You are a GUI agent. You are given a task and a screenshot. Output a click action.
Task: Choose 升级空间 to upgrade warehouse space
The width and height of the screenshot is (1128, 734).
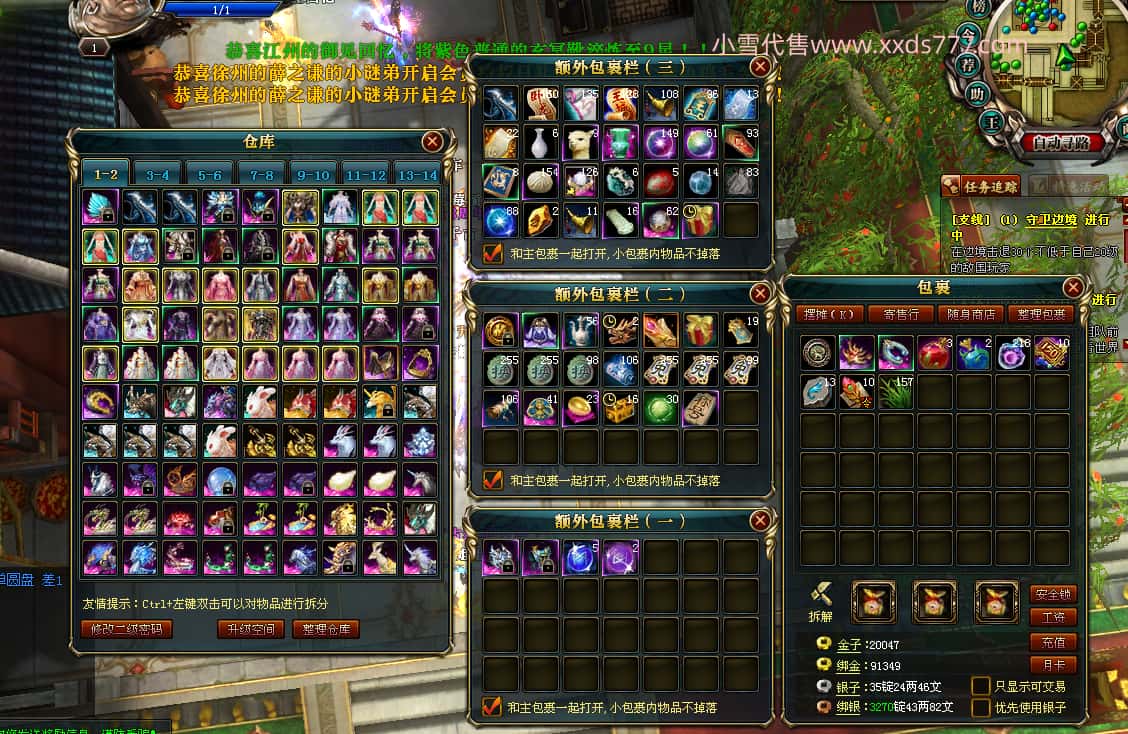click(250, 629)
